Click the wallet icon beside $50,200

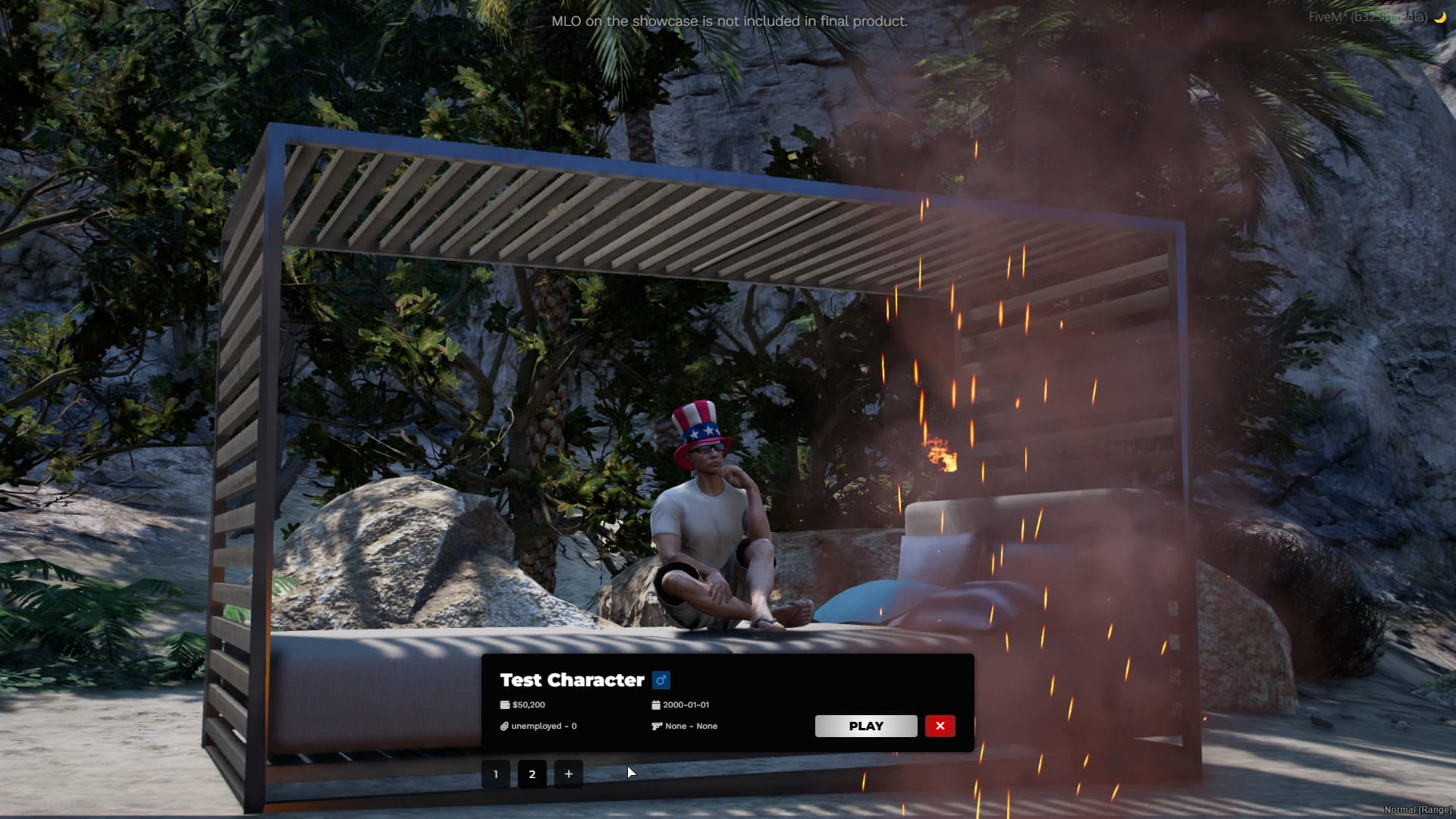click(504, 704)
